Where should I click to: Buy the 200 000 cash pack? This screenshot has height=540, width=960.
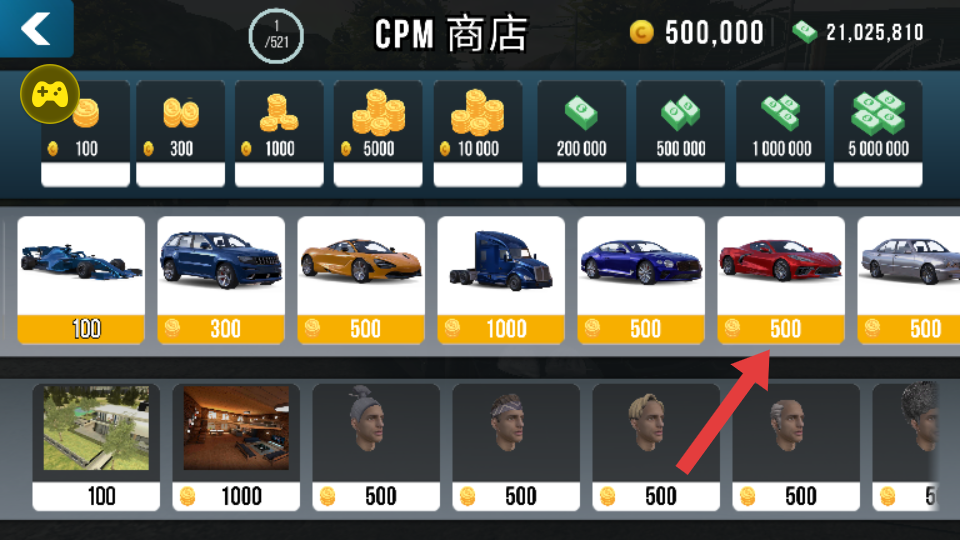tap(581, 133)
